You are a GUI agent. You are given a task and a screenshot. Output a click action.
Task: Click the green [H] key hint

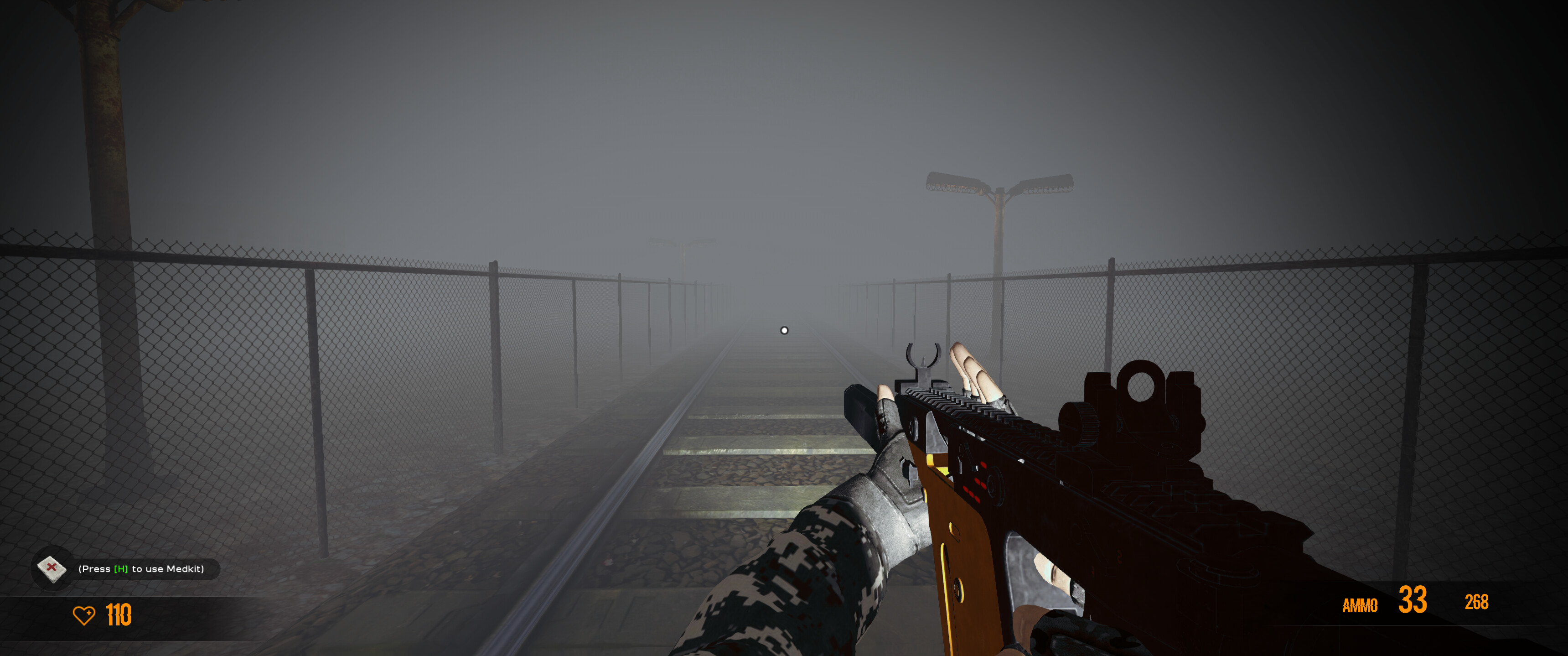coord(120,569)
